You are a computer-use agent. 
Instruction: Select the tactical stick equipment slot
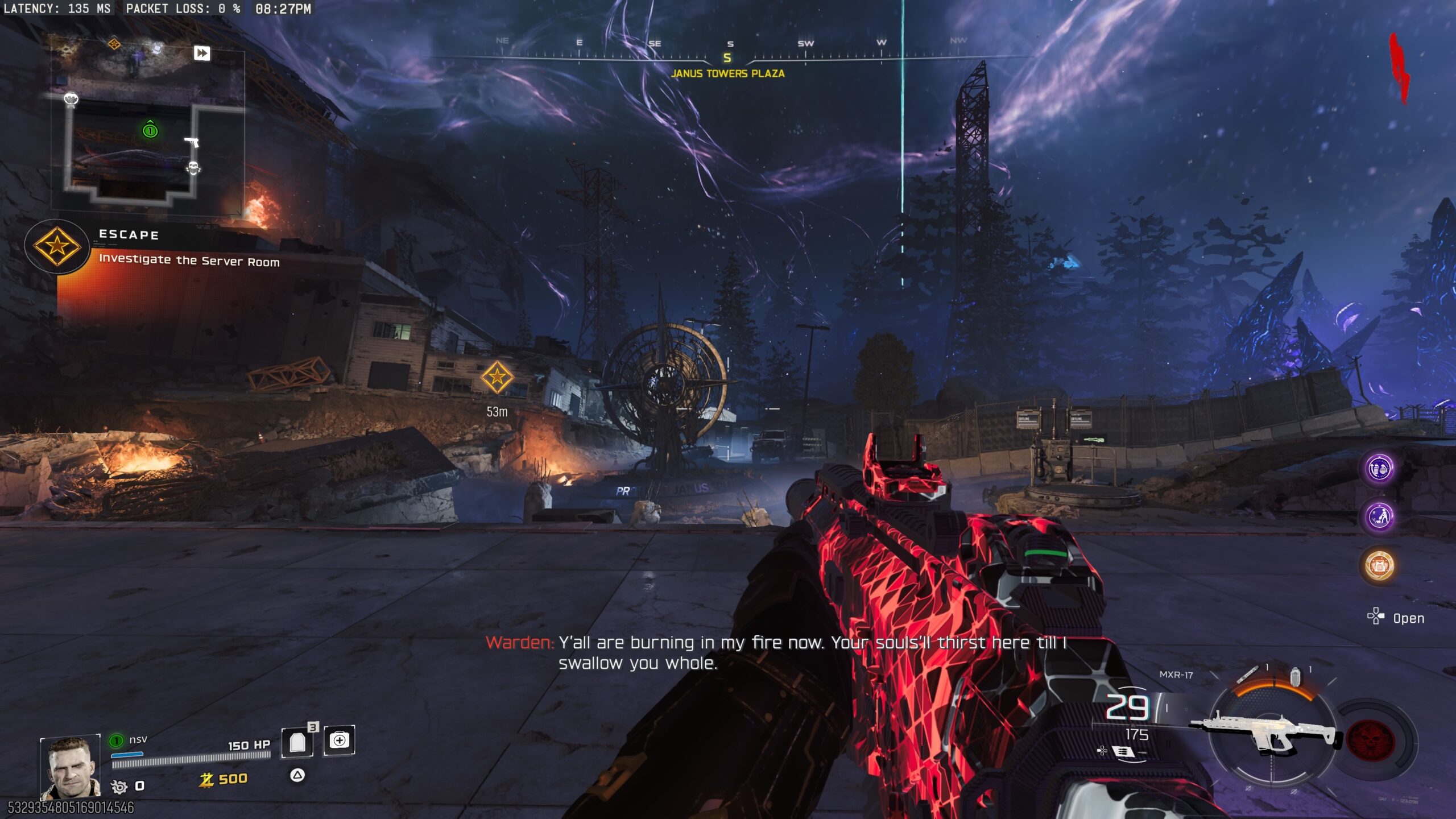(1248, 675)
